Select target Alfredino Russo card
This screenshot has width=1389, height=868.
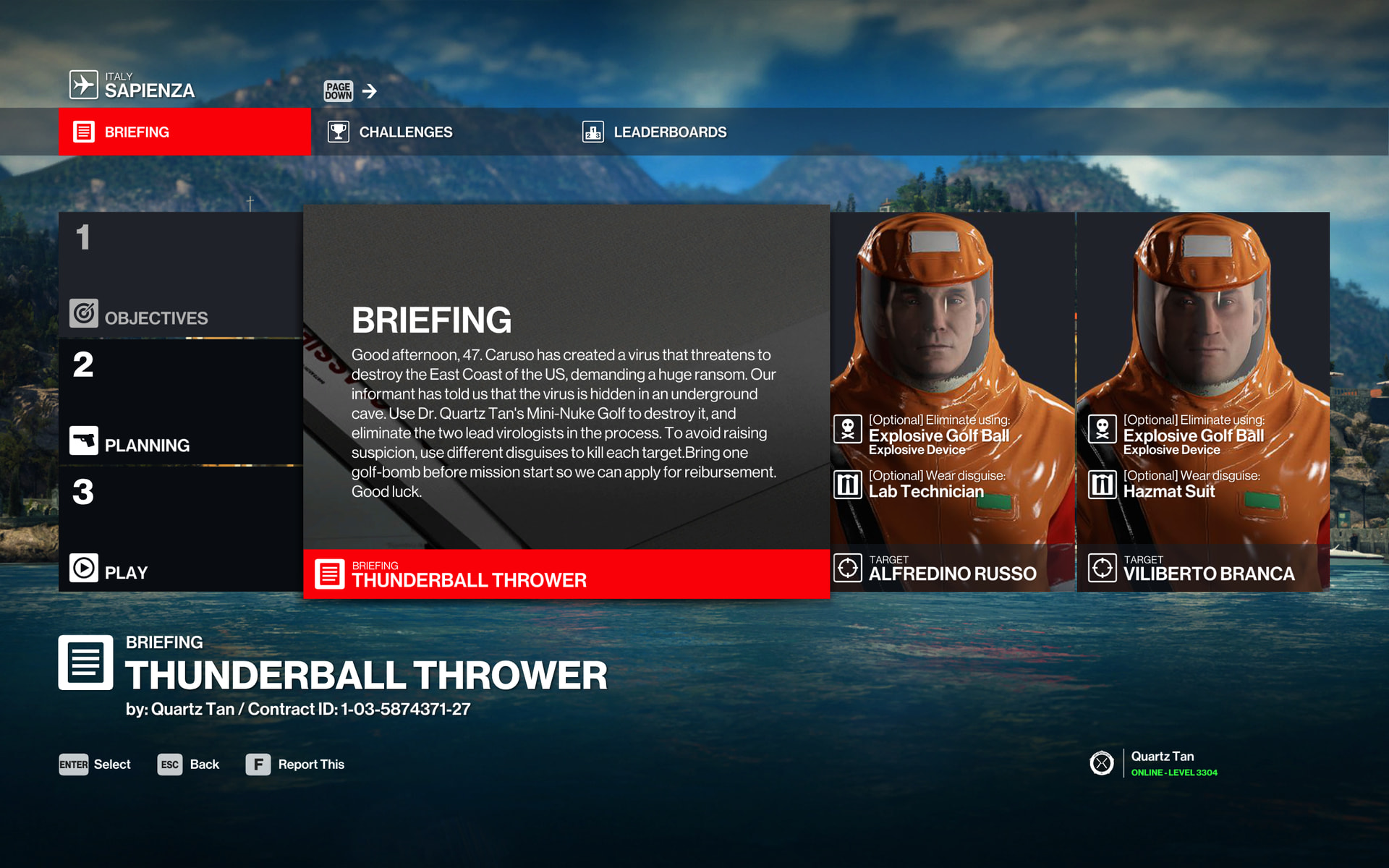(952, 401)
